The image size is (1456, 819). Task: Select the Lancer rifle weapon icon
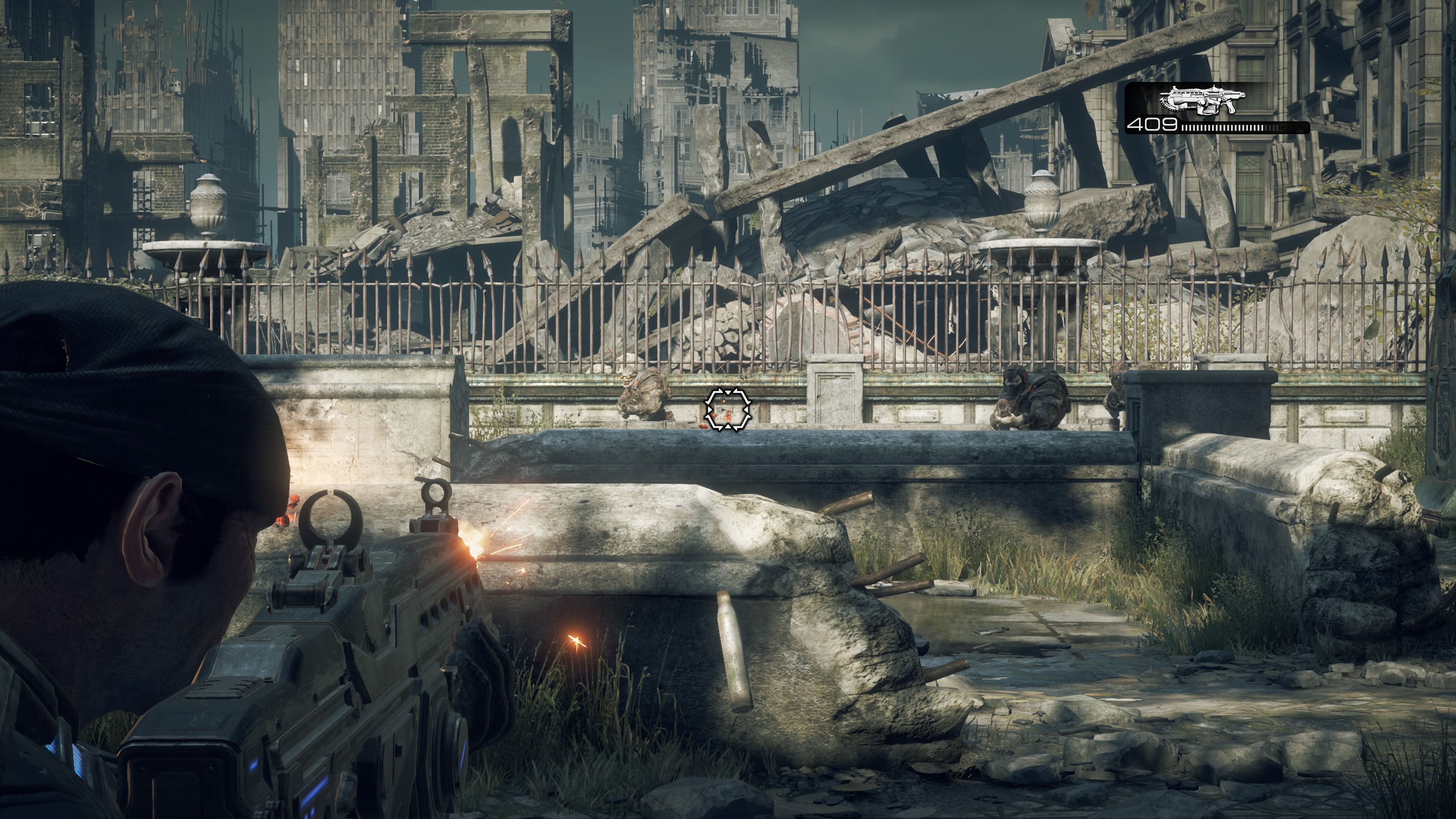click(1202, 101)
